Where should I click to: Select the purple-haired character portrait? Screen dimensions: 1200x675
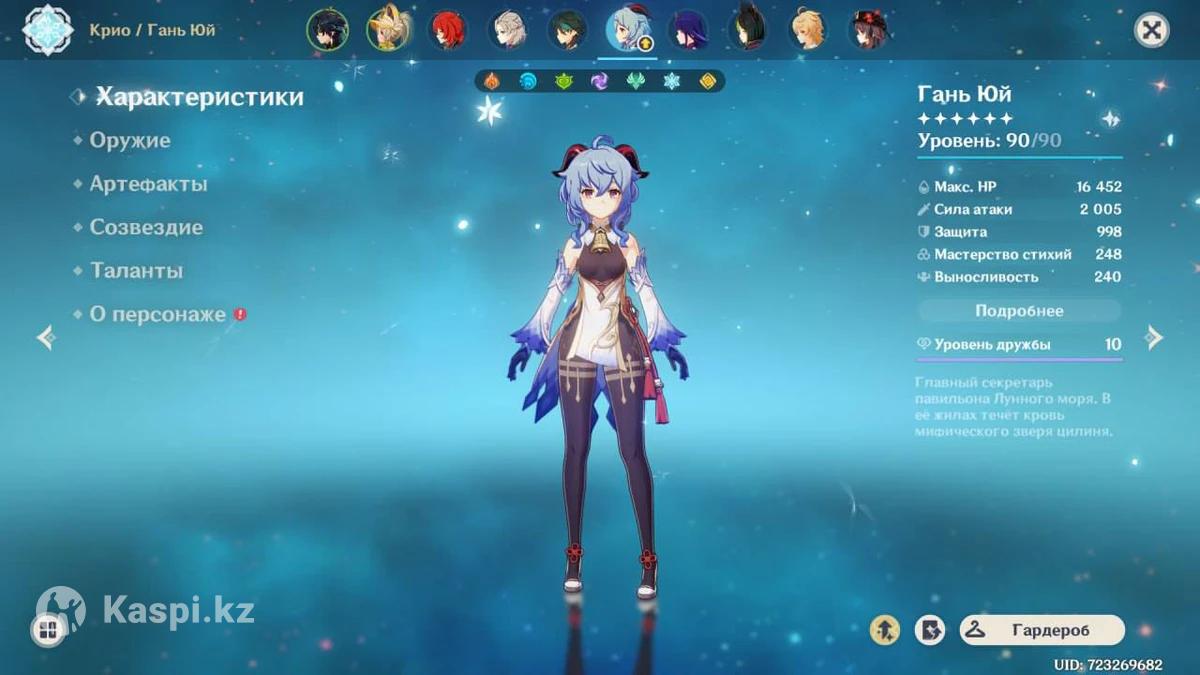(x=688, y=30)
